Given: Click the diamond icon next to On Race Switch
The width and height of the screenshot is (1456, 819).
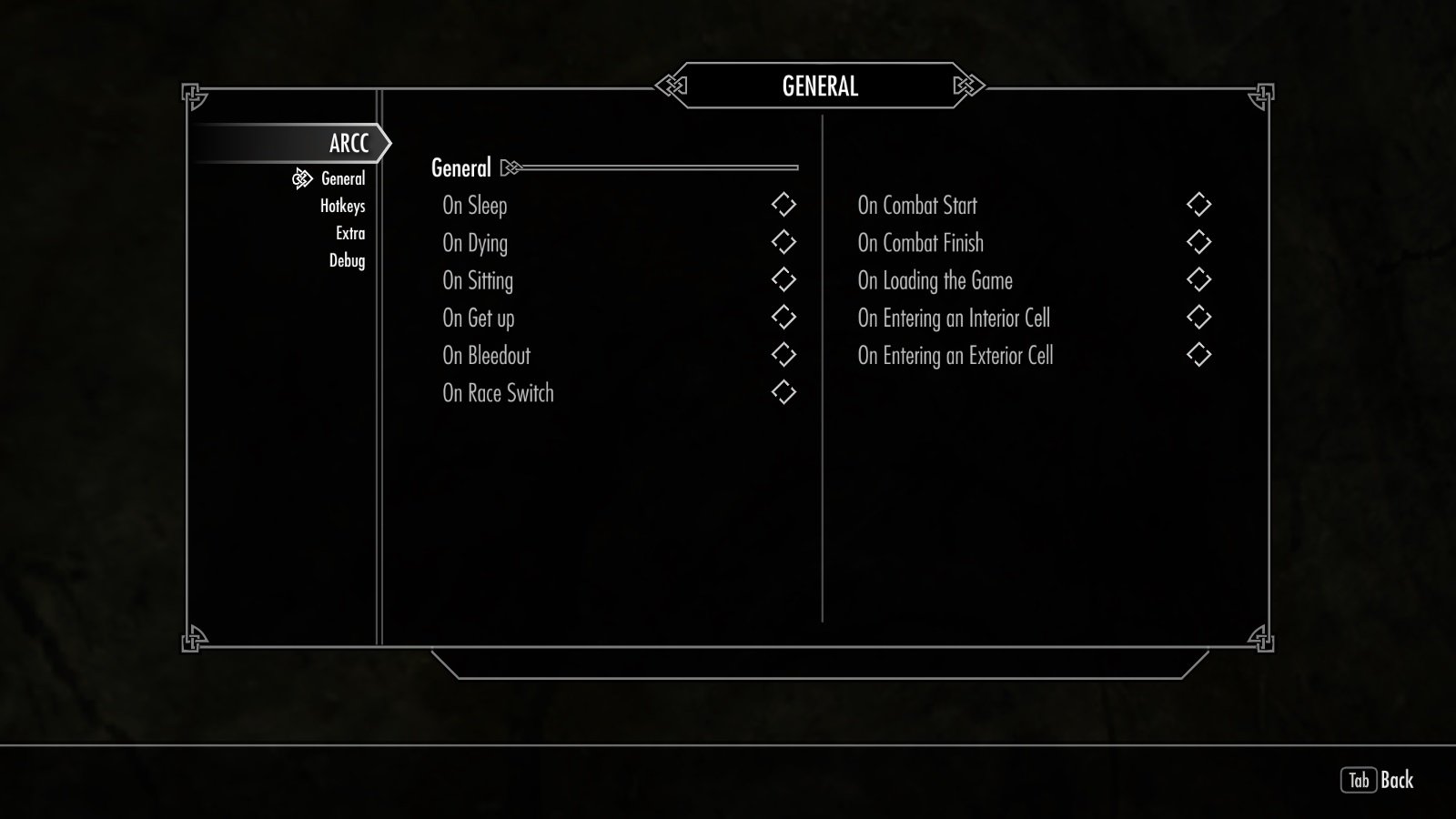Looking at the screenshot, I should [x=784, y=392].
